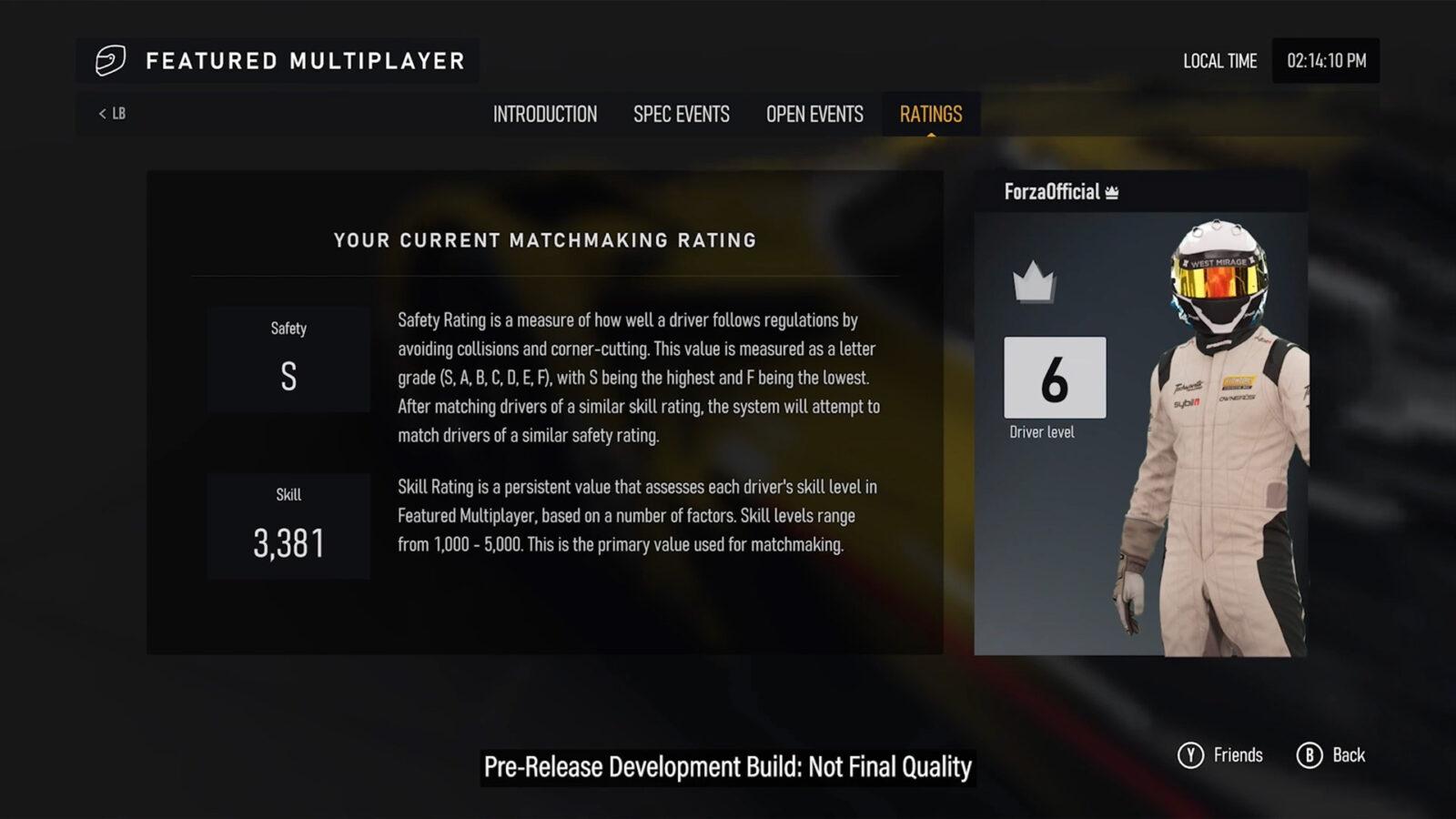This screenshot has width=1456, height=819.
Task: Select the Open Events tab
Action: 814,114
